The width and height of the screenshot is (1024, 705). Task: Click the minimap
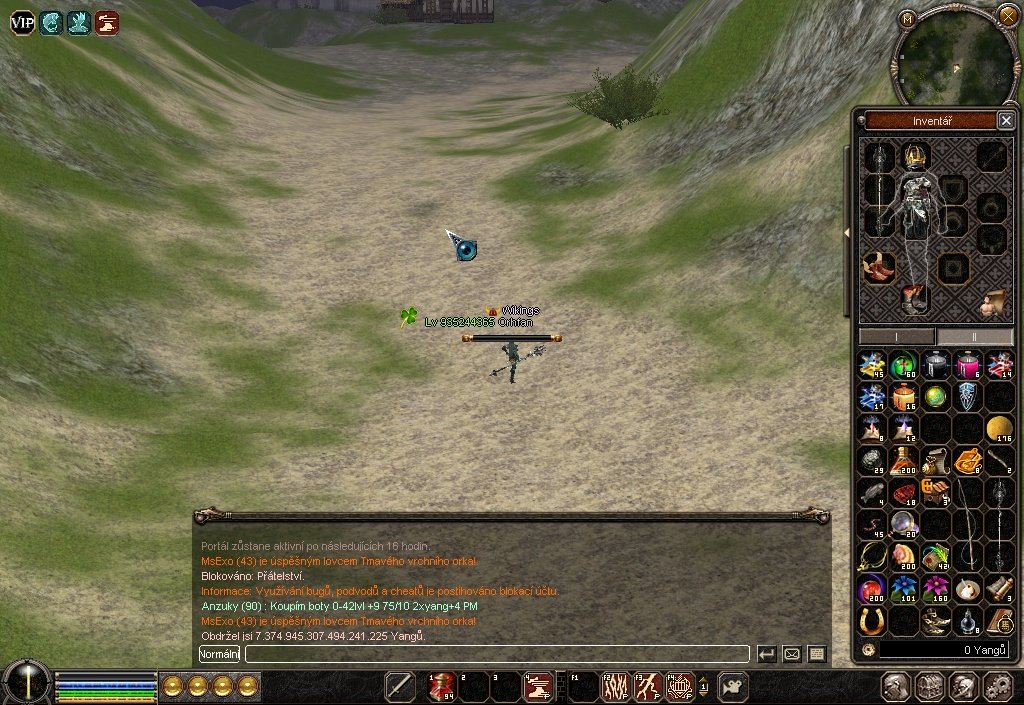(x=954, y=58)
